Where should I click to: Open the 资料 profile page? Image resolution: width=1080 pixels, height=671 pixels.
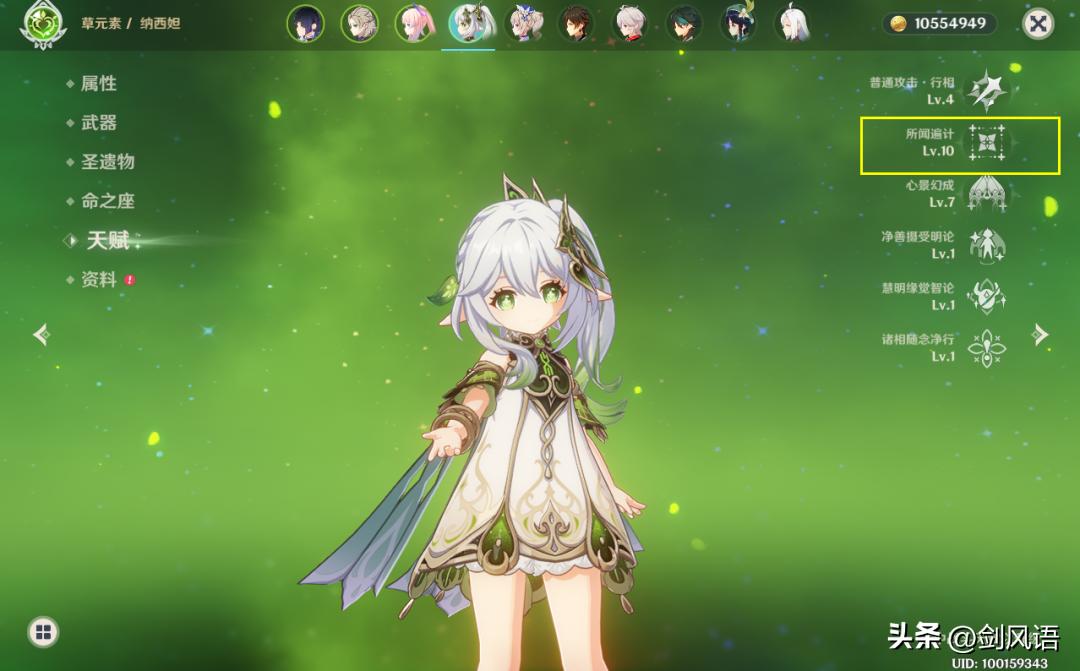(98, 280)
